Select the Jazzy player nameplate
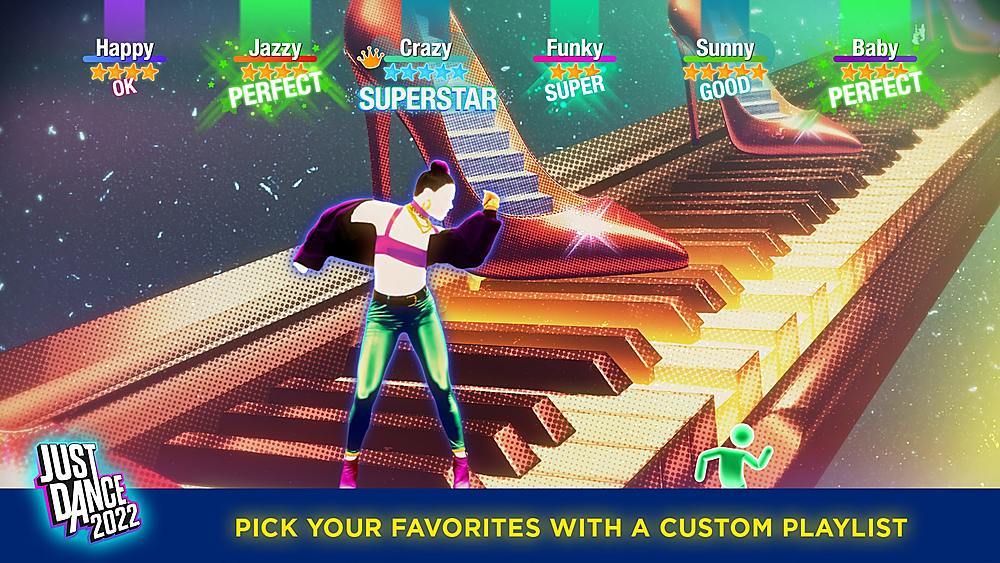1000x563 pixels. [274, 48]
